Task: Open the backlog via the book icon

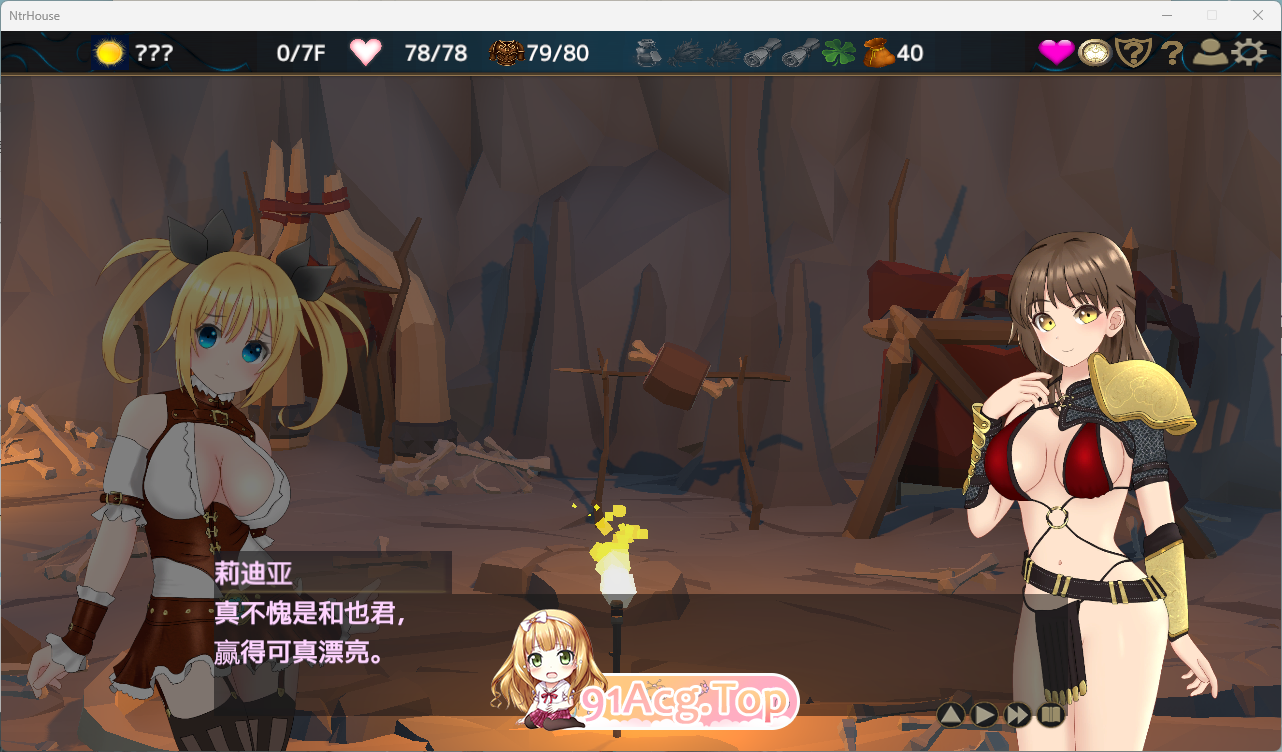Action: pos(1050,715)
